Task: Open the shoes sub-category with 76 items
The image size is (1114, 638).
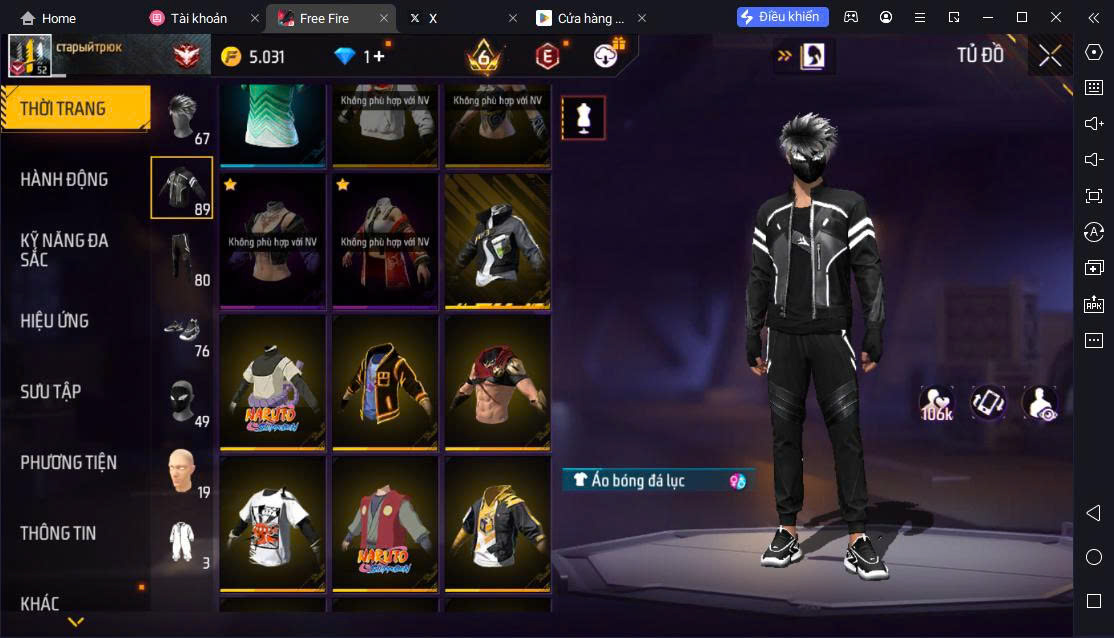Action: (182, 331)
